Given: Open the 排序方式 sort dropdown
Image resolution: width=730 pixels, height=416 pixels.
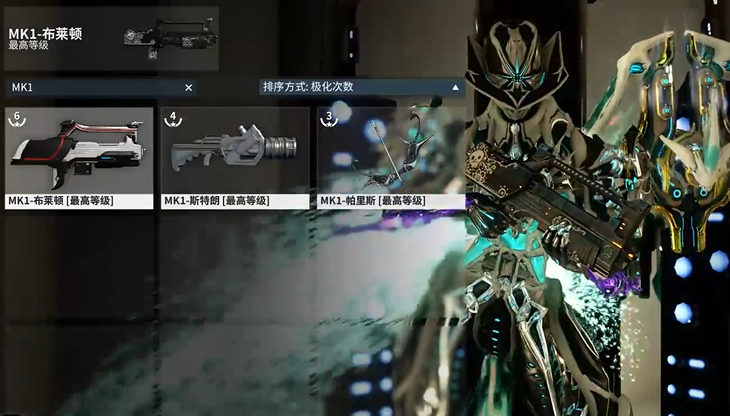Looking at the screenshot, I should pos(361,87).
